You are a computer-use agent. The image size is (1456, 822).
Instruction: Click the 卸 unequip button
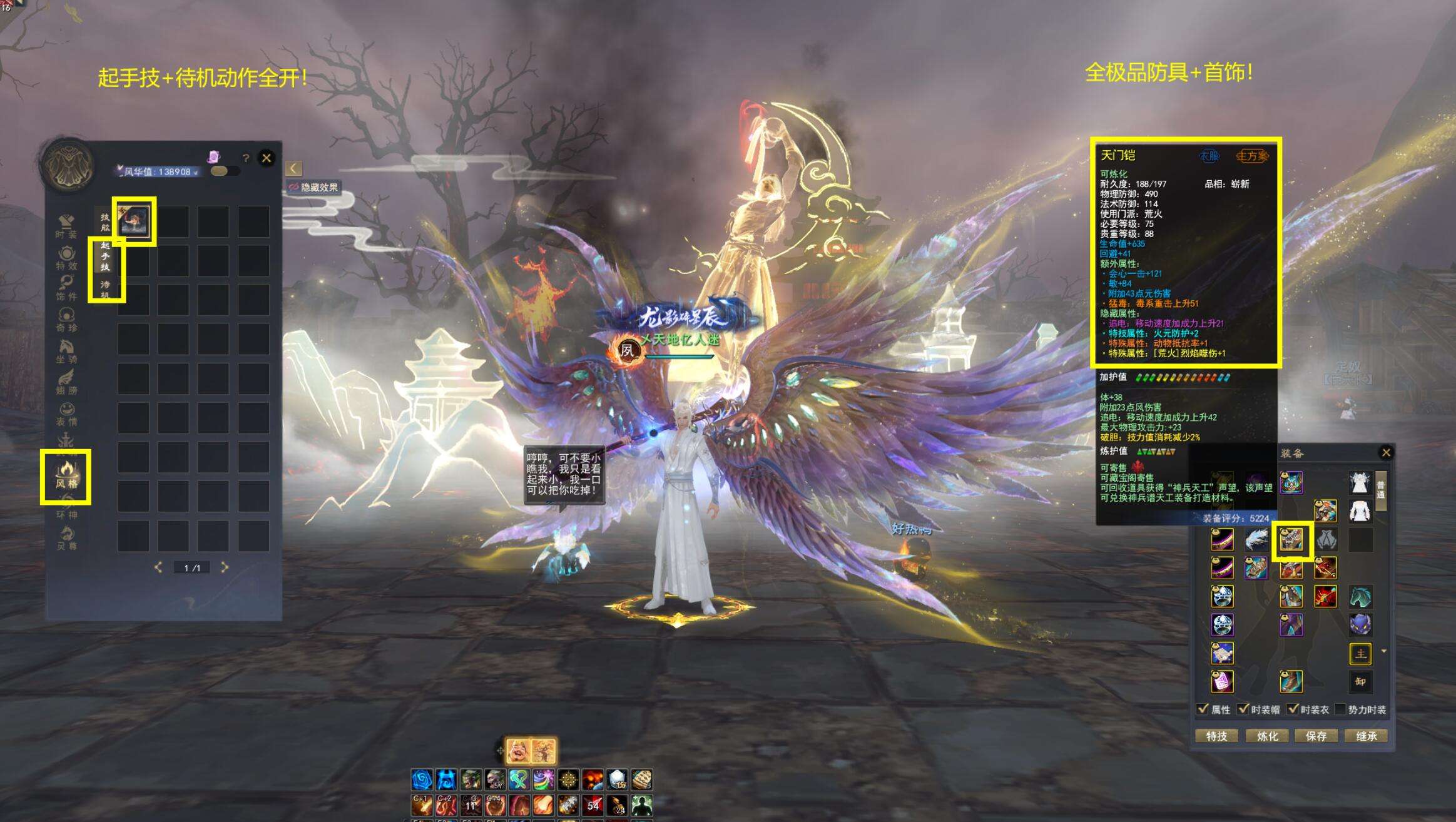1360,681
